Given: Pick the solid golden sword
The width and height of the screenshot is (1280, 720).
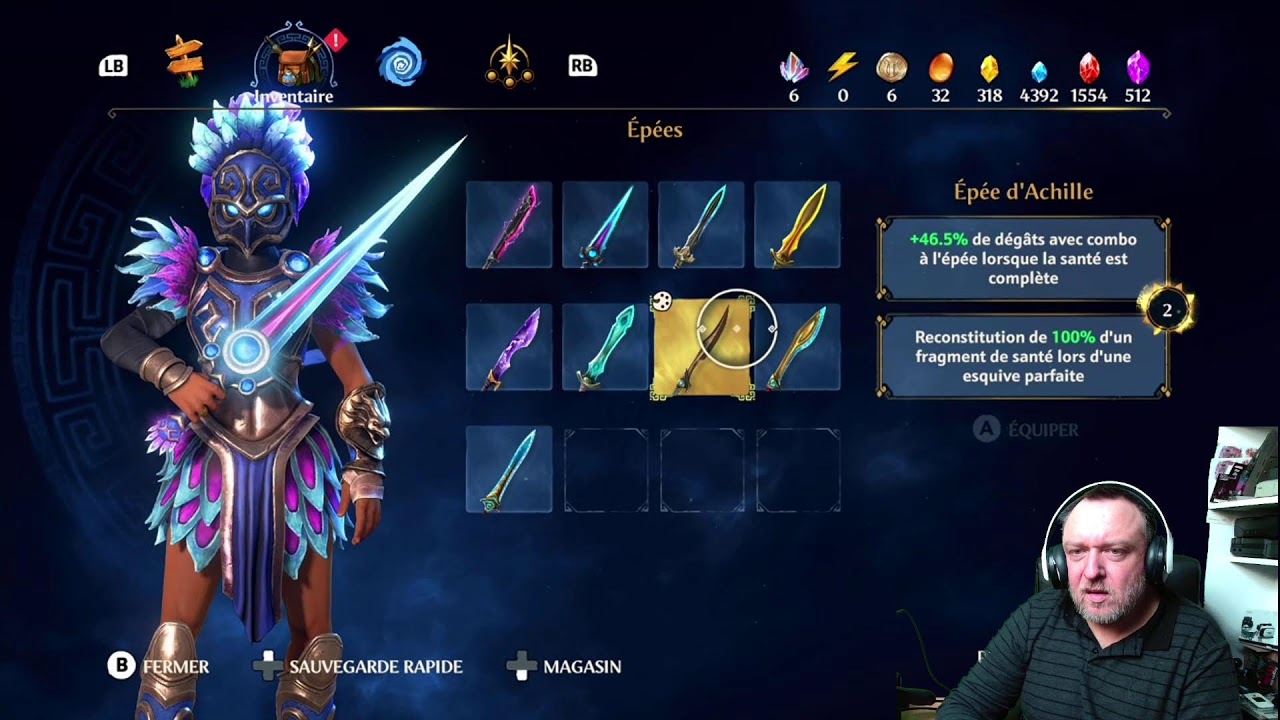Looking at the screenshot, I should click(x=797, y=225).
